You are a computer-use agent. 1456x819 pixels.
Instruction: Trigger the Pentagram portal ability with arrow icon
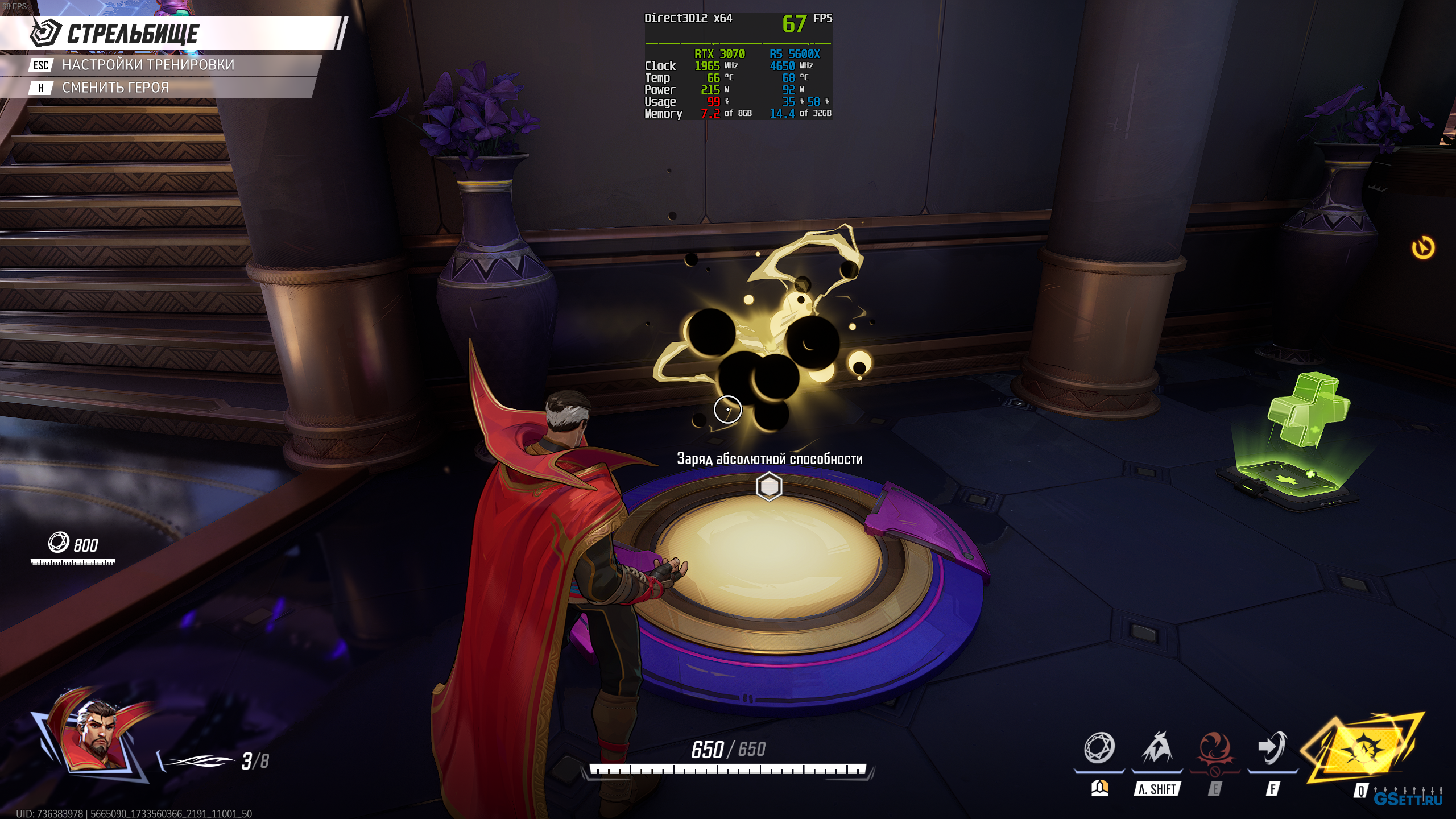(x=1272, y=748)
